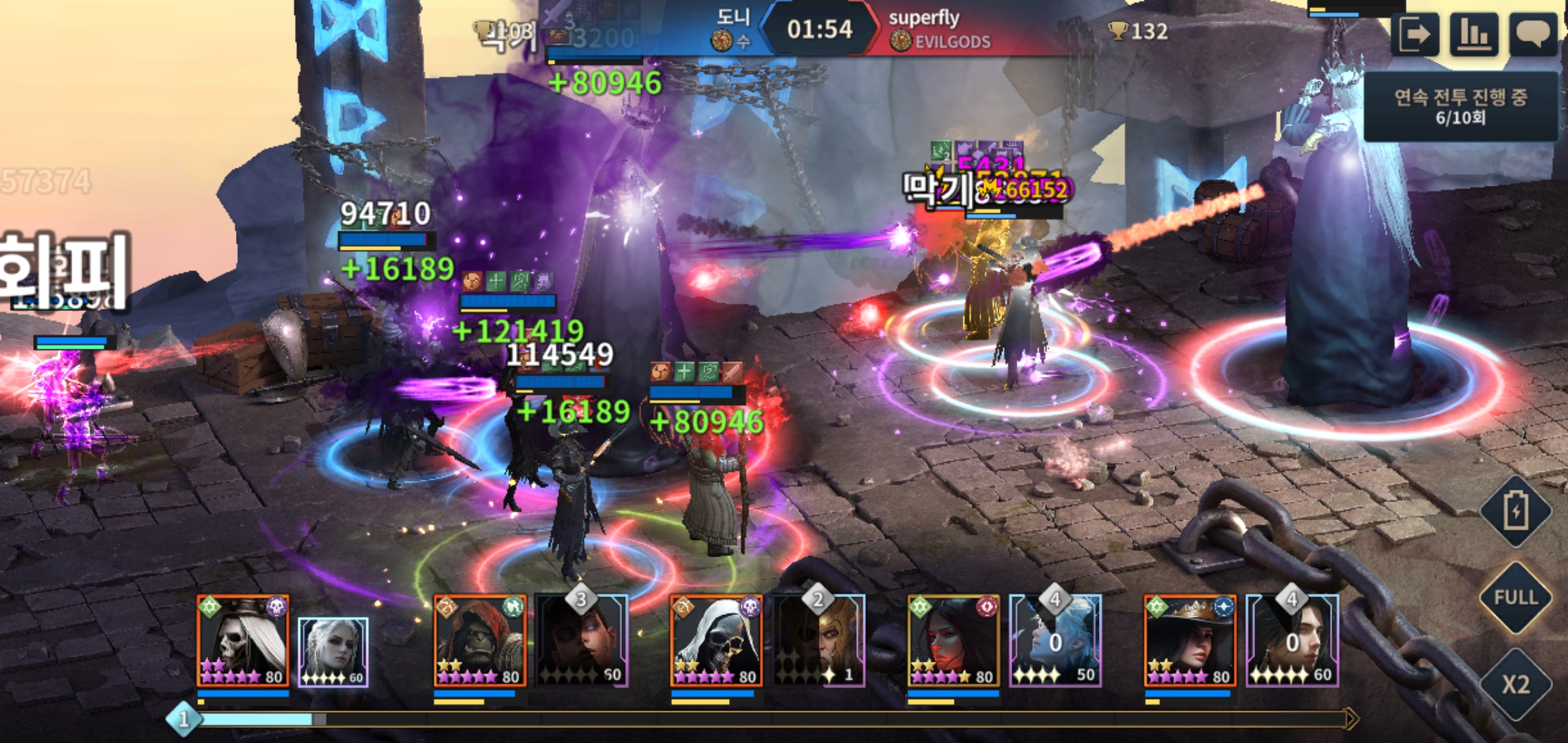Select the crowned hat woman hero portrait
The height and width of the screenshot is (743, 1568).
point(1190,641)
